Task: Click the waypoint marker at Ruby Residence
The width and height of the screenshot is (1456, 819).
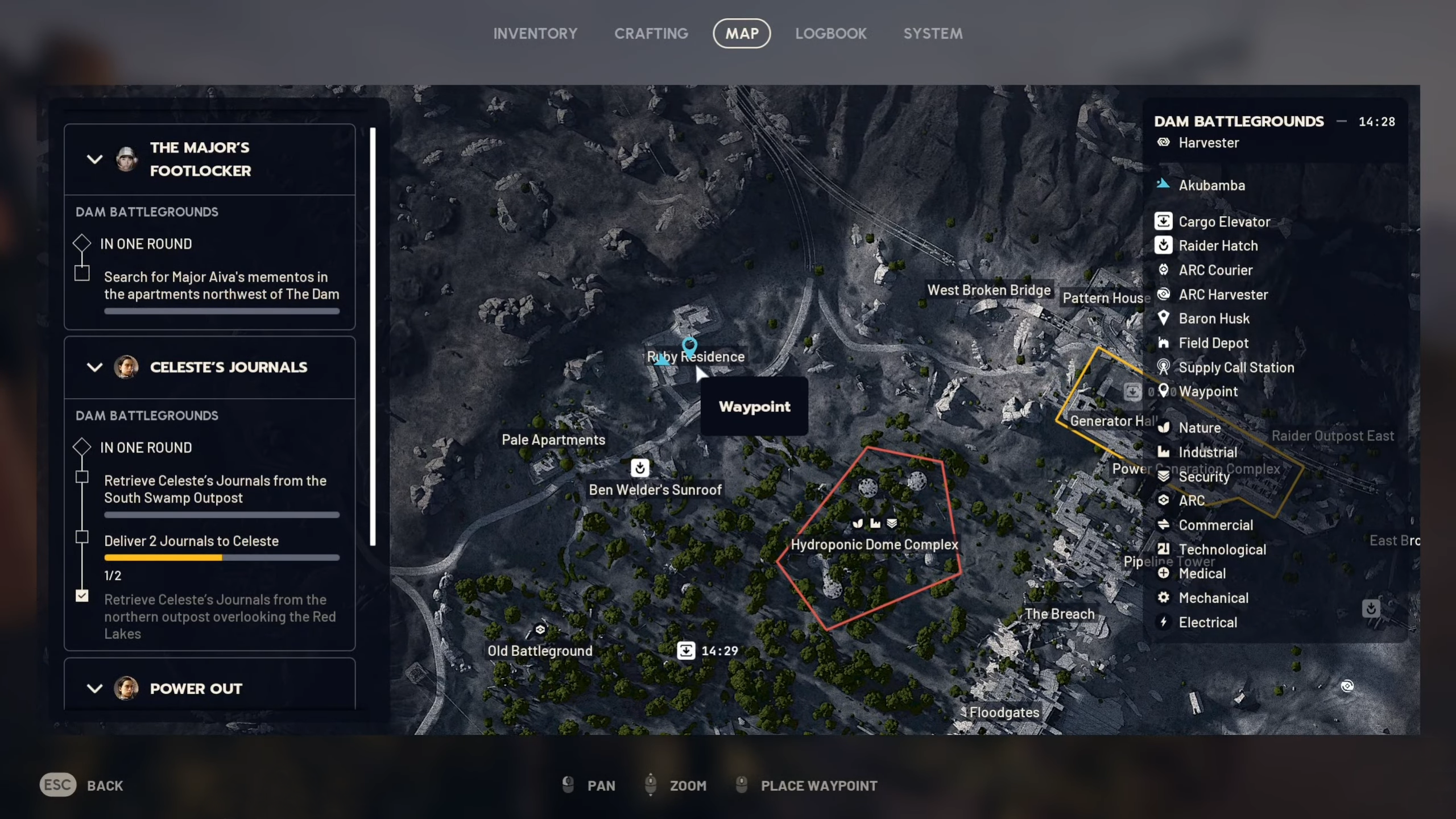Action: tap(690, 346)
